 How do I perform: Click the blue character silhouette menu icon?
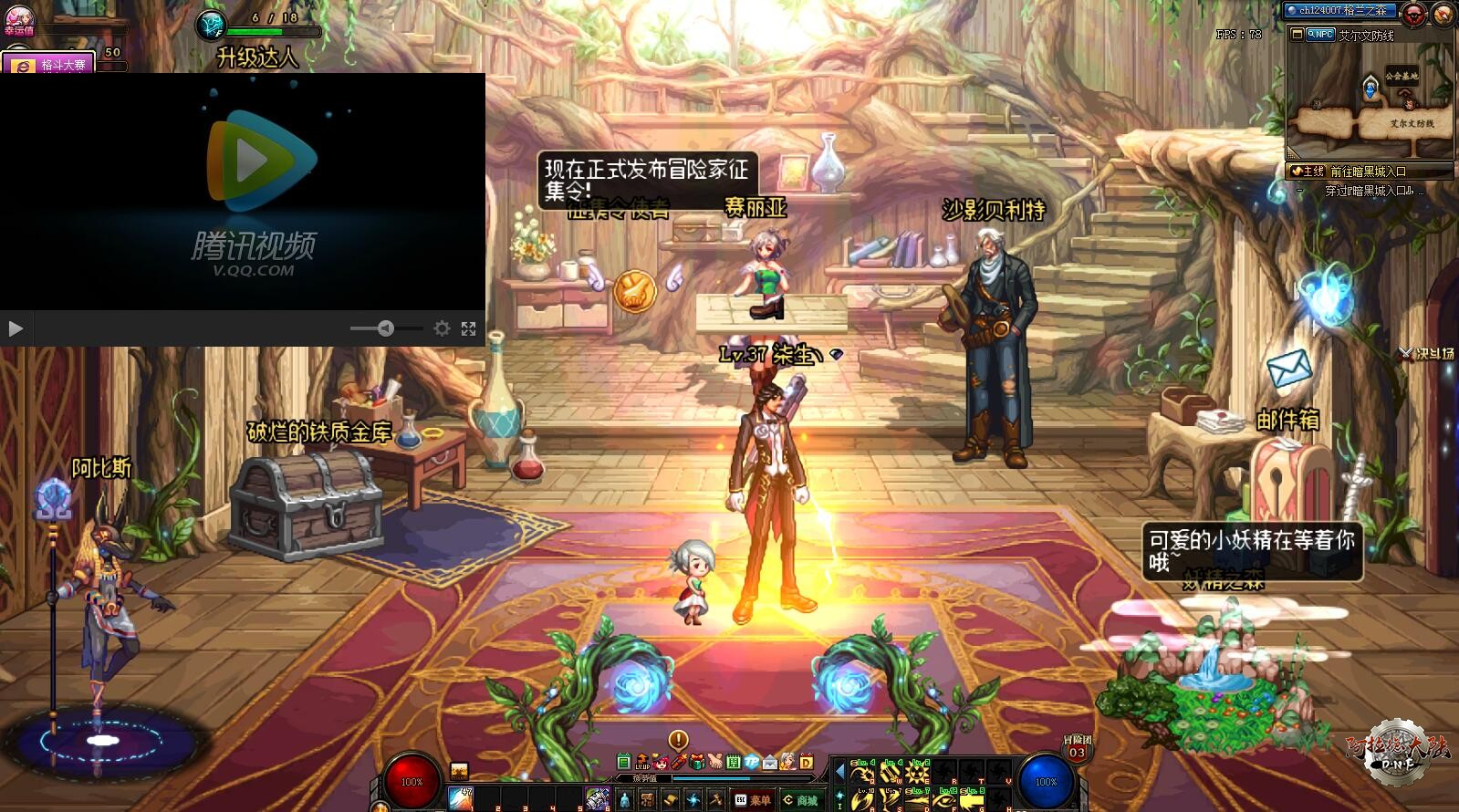coord(625,800)
